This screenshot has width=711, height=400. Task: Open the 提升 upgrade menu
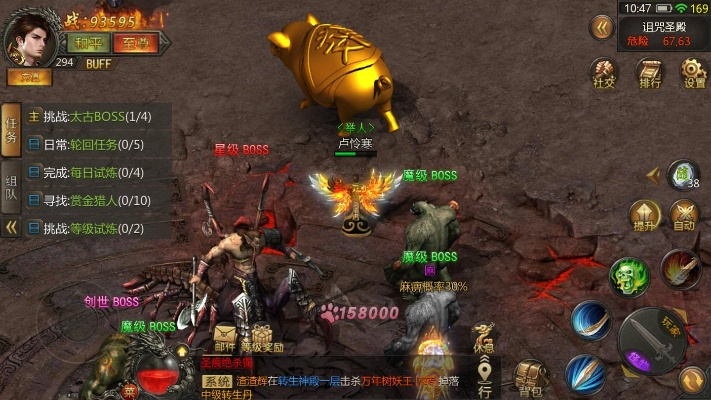(x=641, y=215)
